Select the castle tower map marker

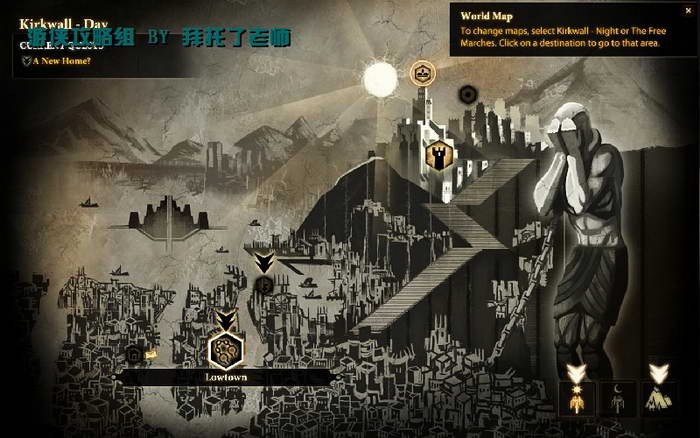(x=436, y=154)
